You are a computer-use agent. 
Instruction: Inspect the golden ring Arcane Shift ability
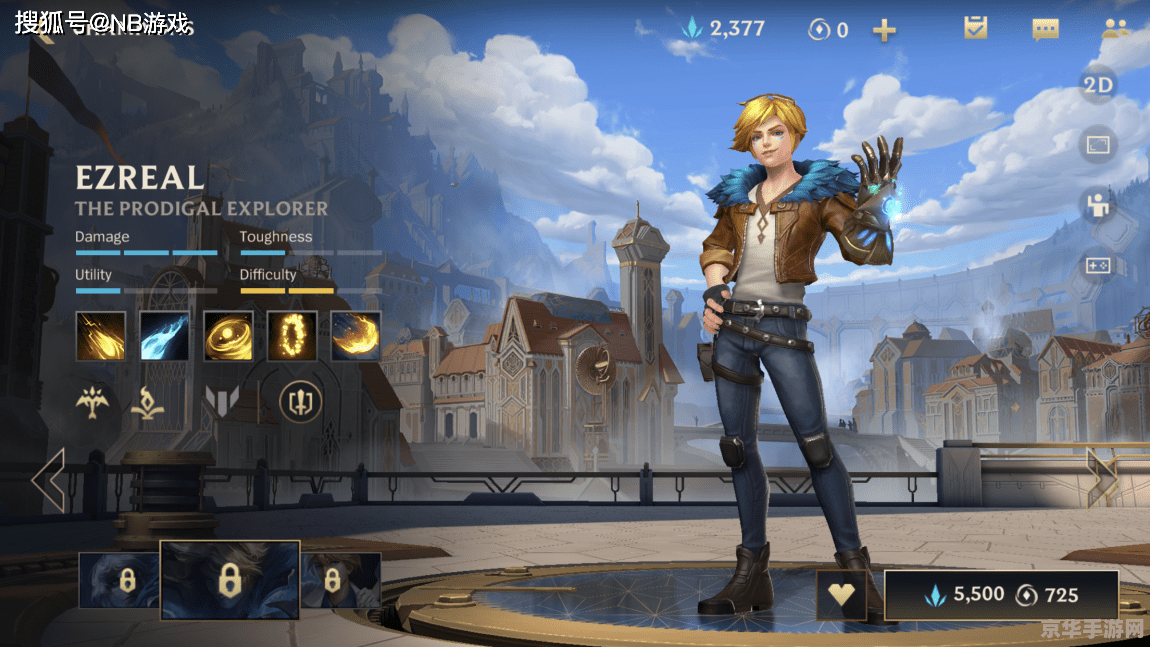click(x=292, y=336)
